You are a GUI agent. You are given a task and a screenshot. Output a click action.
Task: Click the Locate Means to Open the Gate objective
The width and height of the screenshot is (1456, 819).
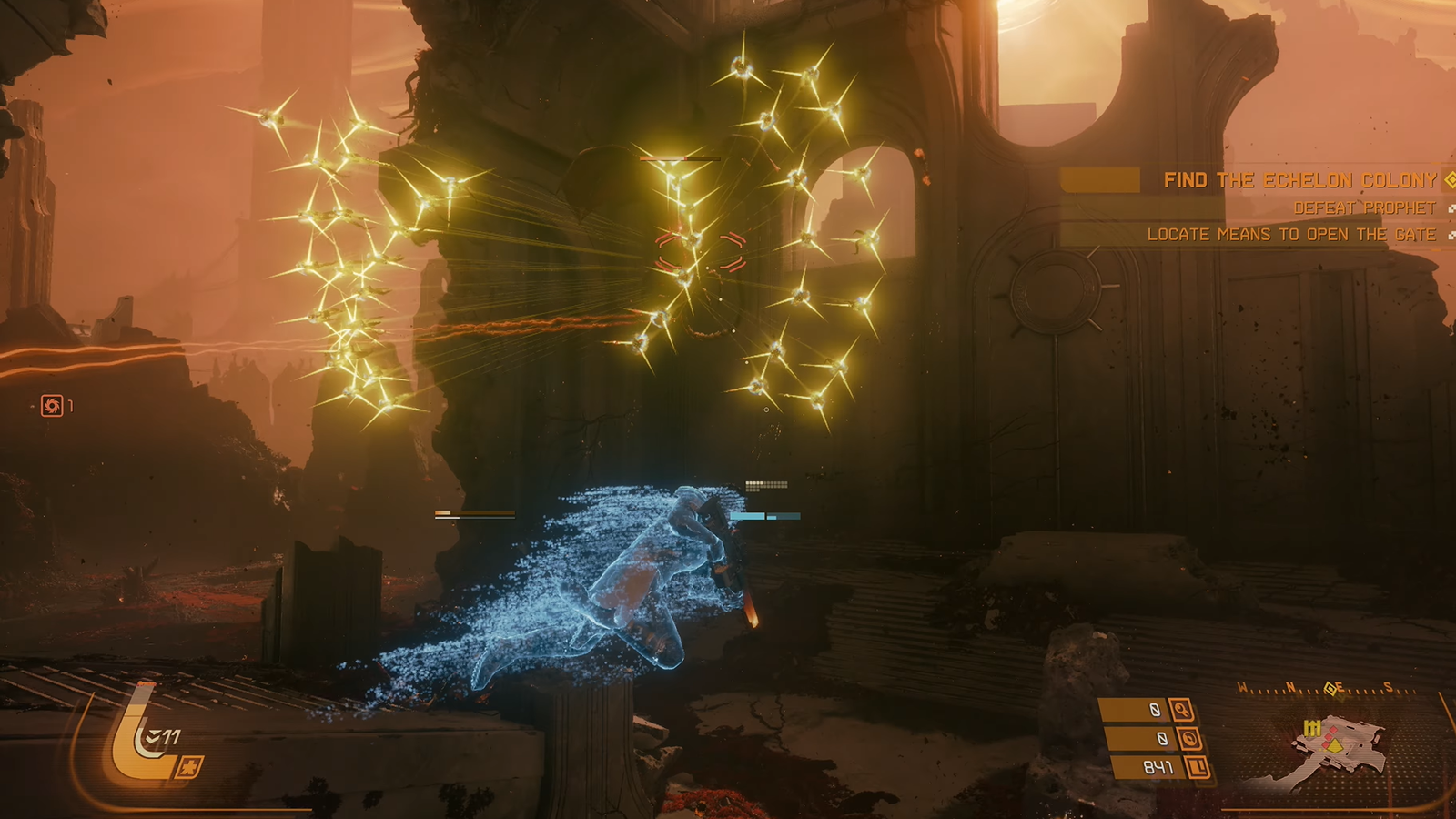click(1290, 235)
